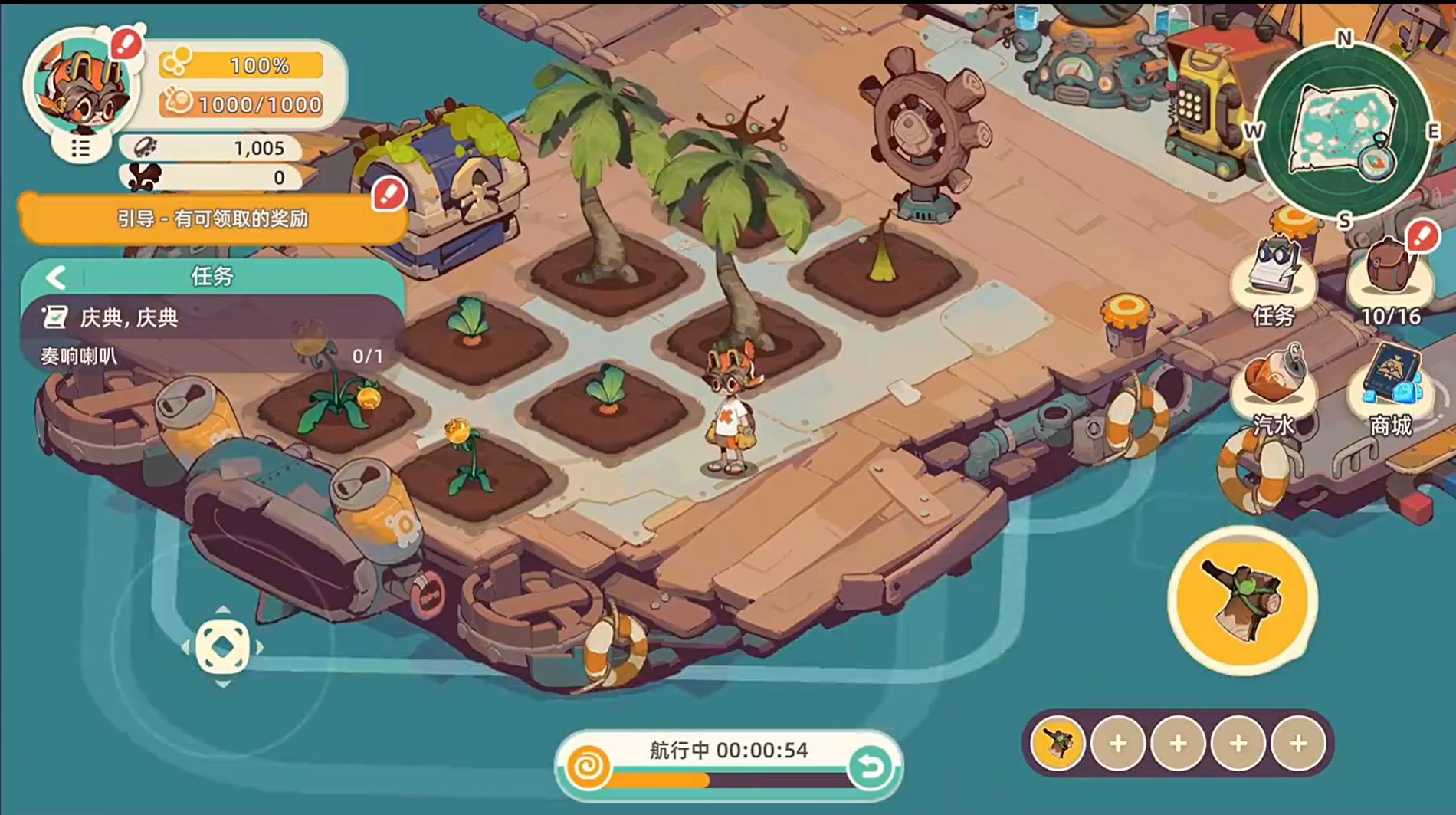The height and width of the screenshot is (815, 1456).
Task: Select the axe slot in the hotbar
Action: 1058,743
